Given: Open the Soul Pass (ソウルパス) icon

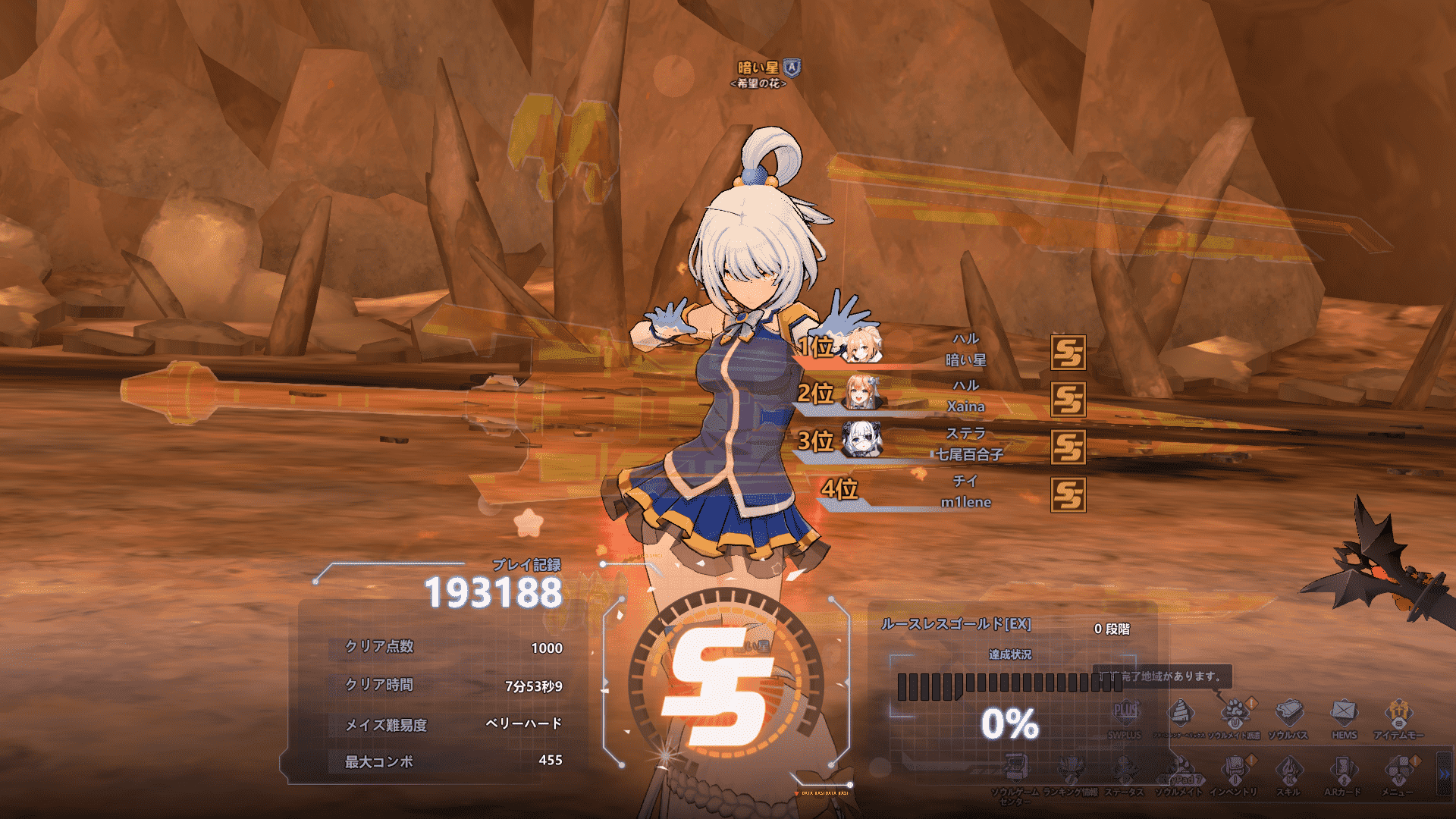Looking at the screenshot, I should tap(1288, 714).
